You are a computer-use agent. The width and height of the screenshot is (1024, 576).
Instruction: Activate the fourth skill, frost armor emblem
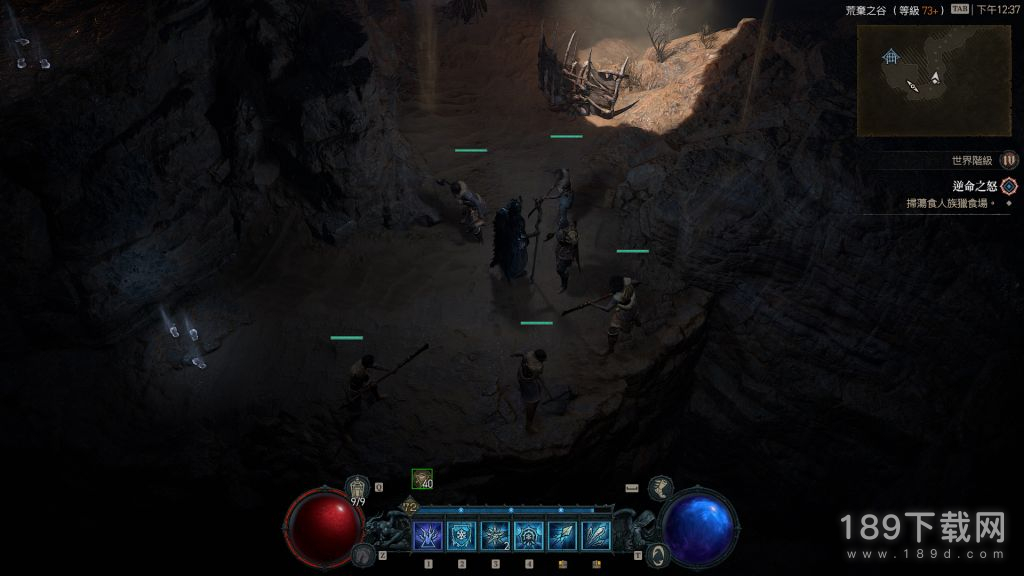529,536
